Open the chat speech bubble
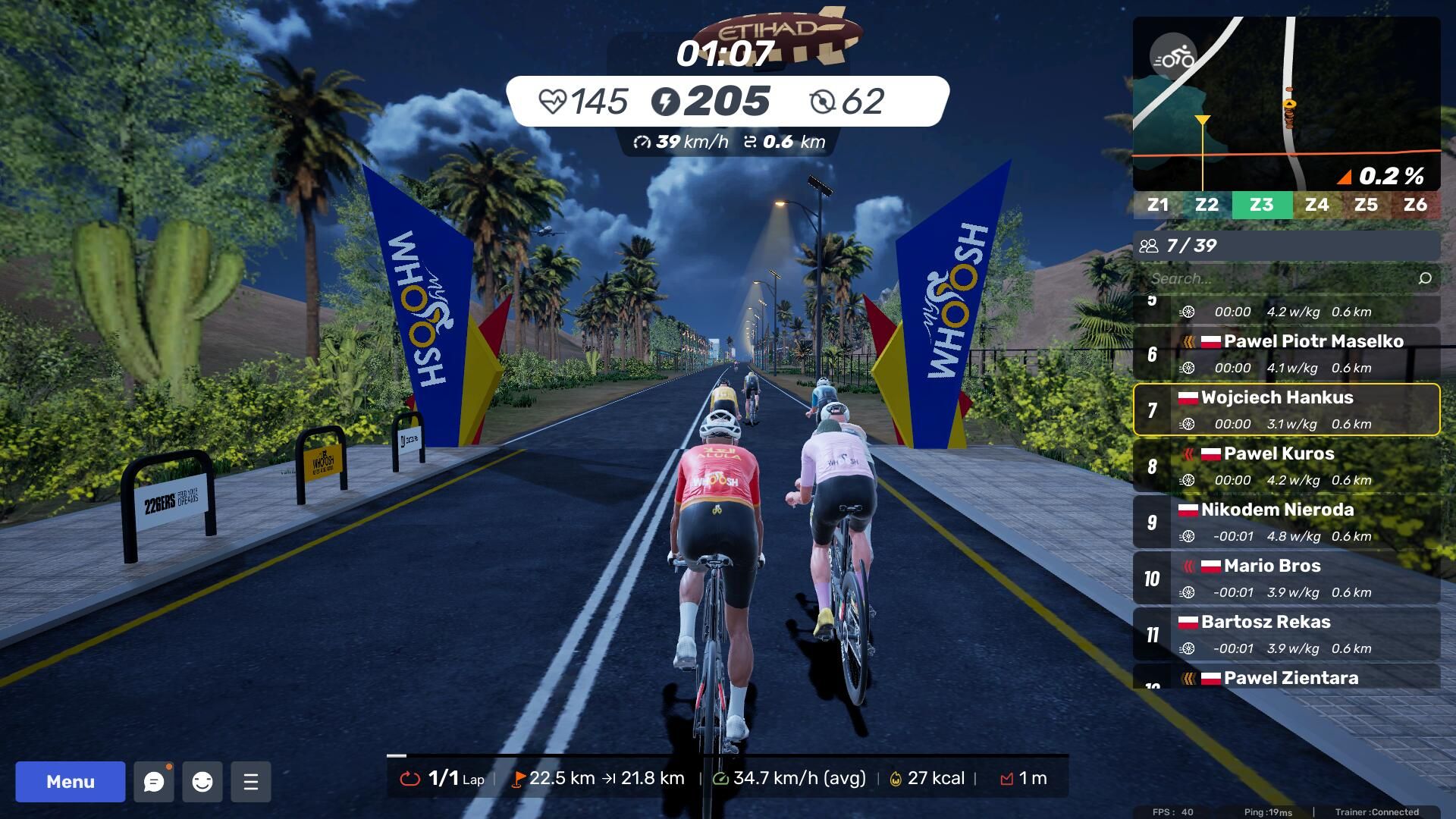Viewport: 1456px width, 819px height. 154,782
